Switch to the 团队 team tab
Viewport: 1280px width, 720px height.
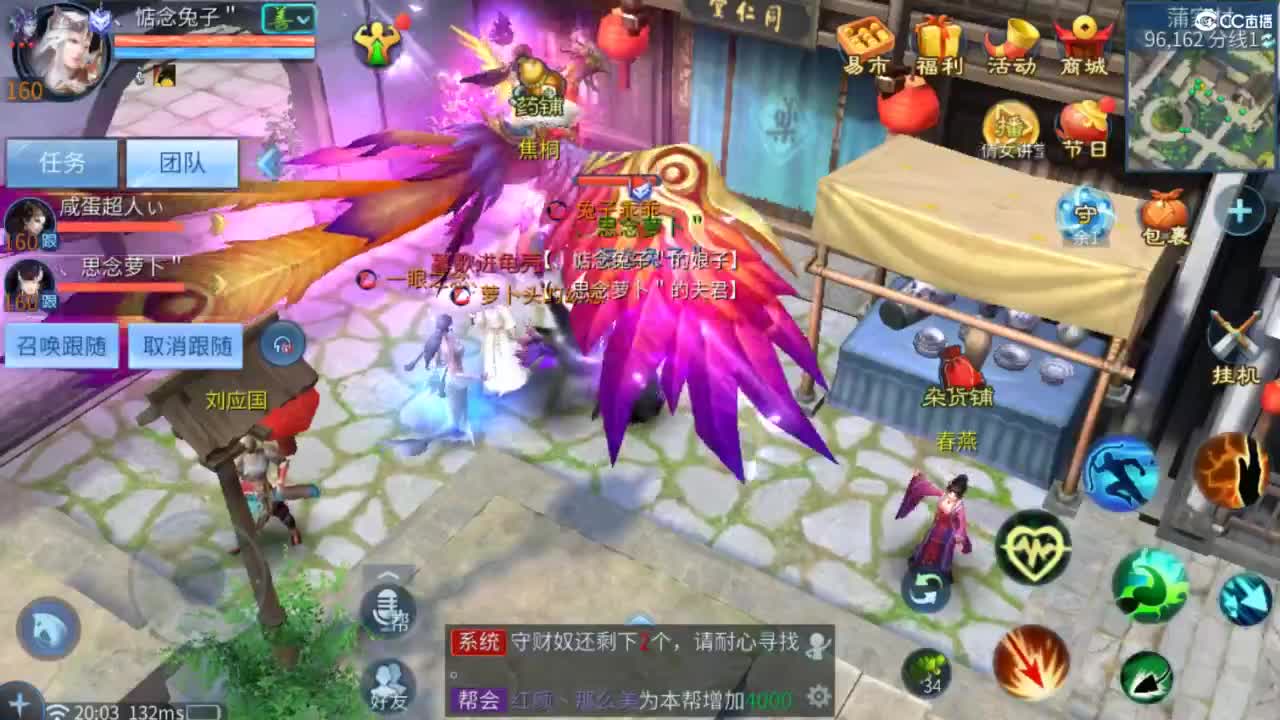coord(181,162)
